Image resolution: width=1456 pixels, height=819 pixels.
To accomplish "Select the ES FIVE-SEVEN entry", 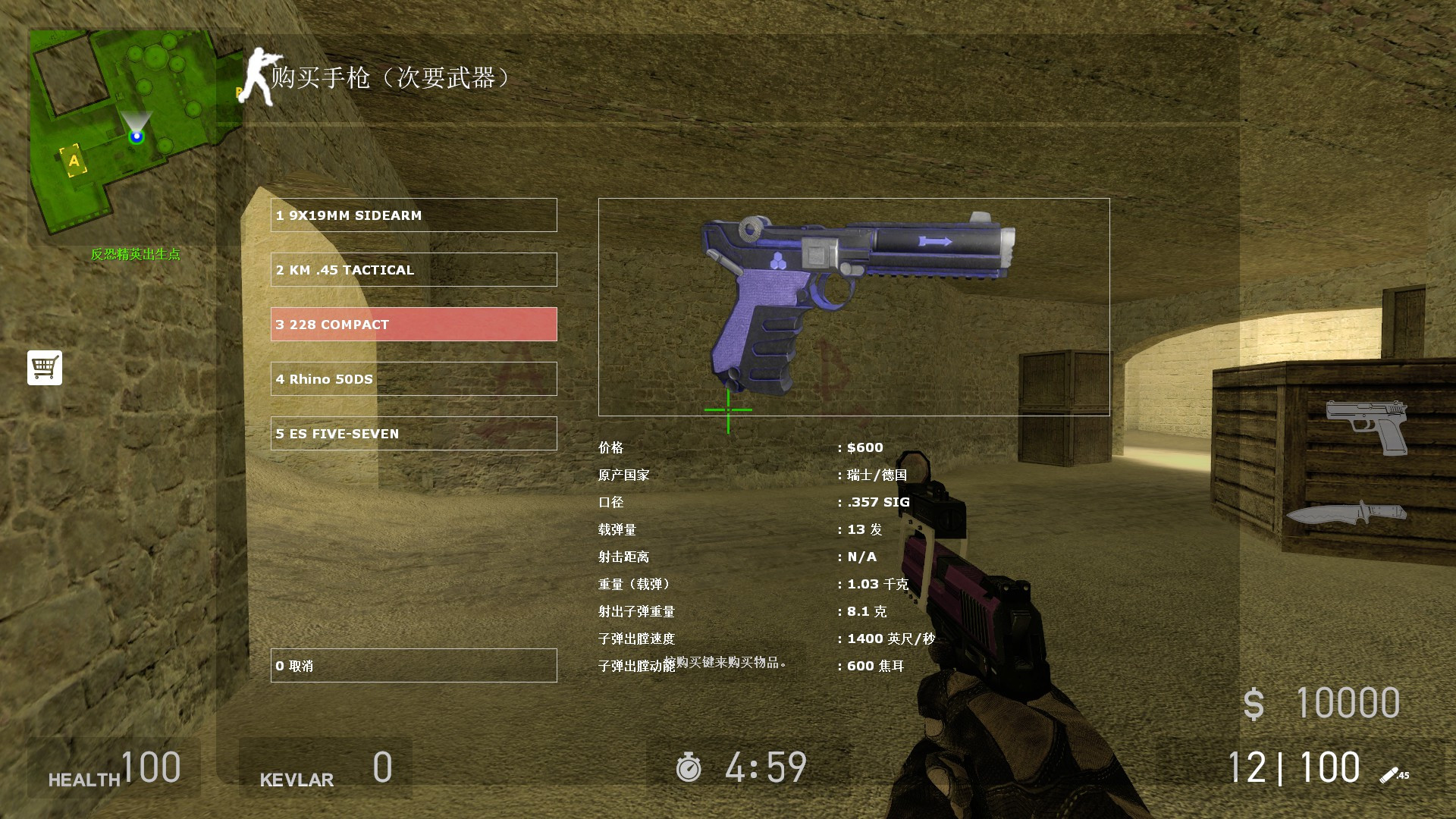I will [413, 433].
